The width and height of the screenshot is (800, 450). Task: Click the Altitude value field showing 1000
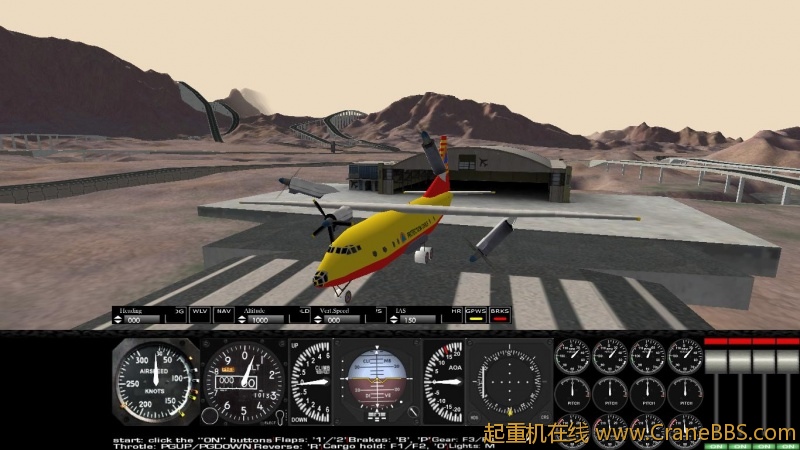(262, 320)
